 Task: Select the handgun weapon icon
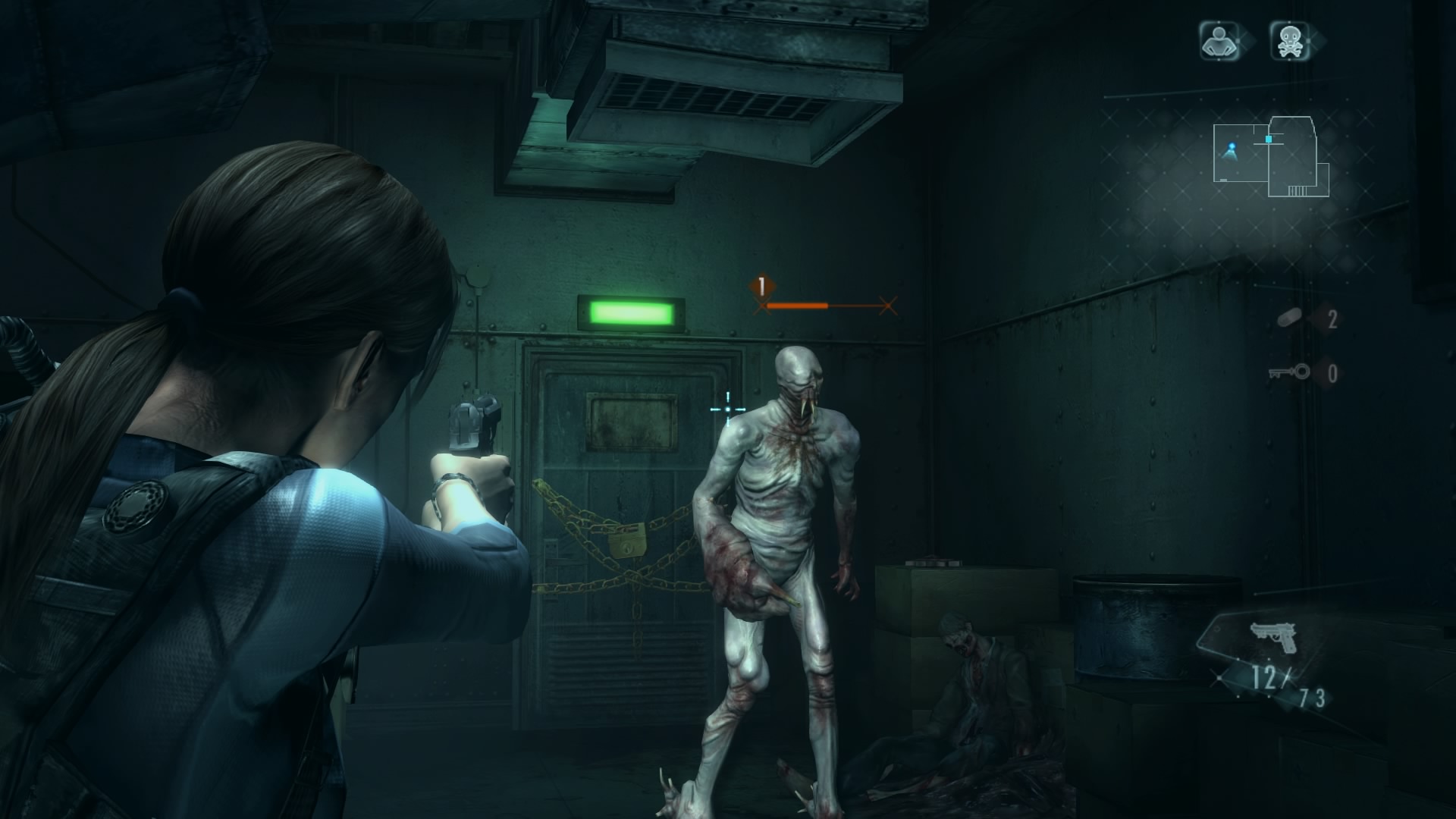click(x=1272, y=638)
